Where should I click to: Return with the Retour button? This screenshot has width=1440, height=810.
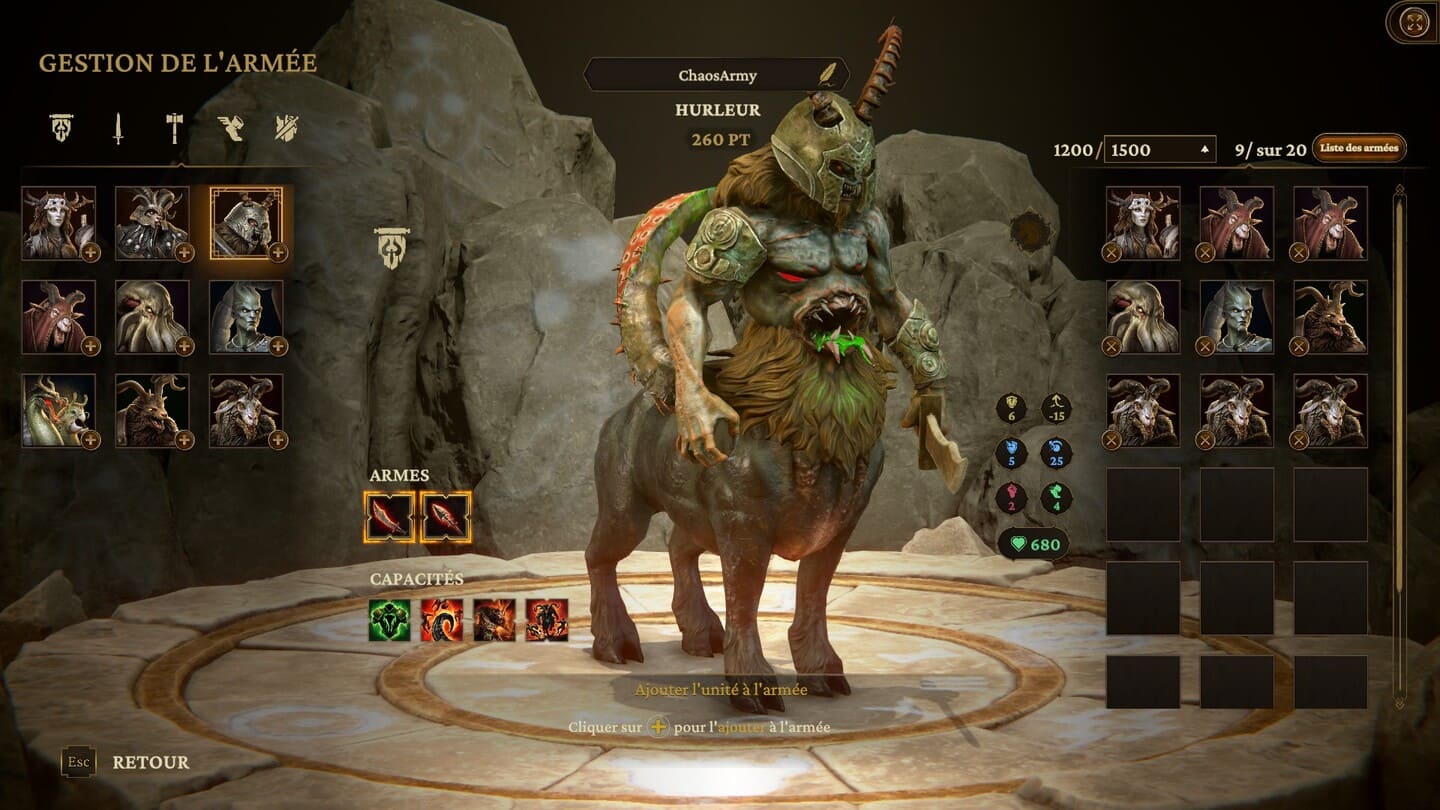[x=150, y=762]
